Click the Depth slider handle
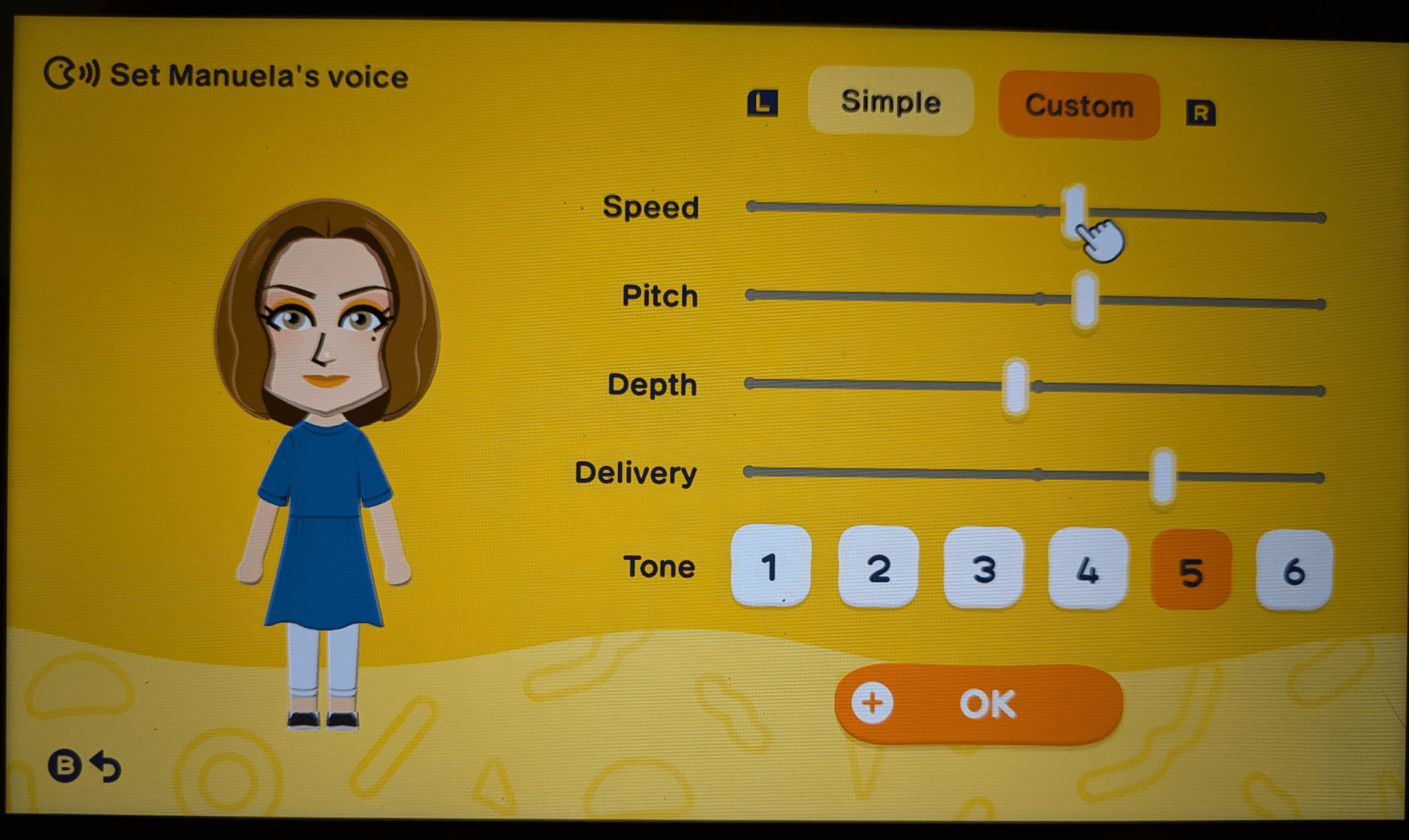1409x840 pixels. (1015, 385)
